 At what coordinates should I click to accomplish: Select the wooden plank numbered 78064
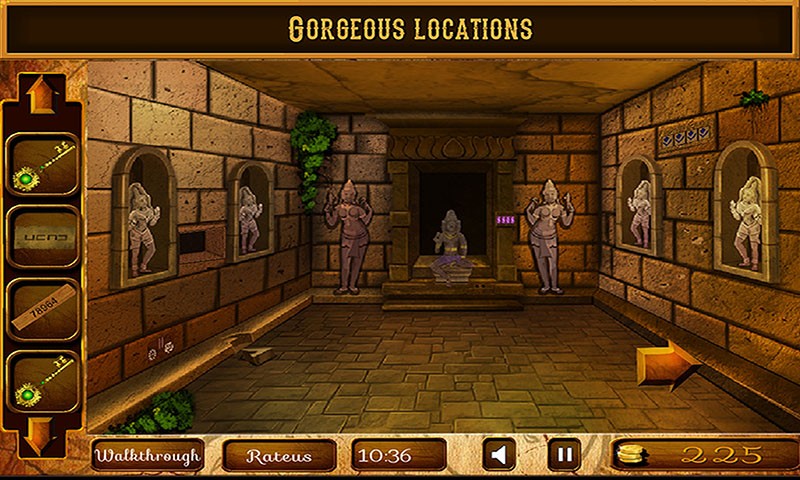43,310
